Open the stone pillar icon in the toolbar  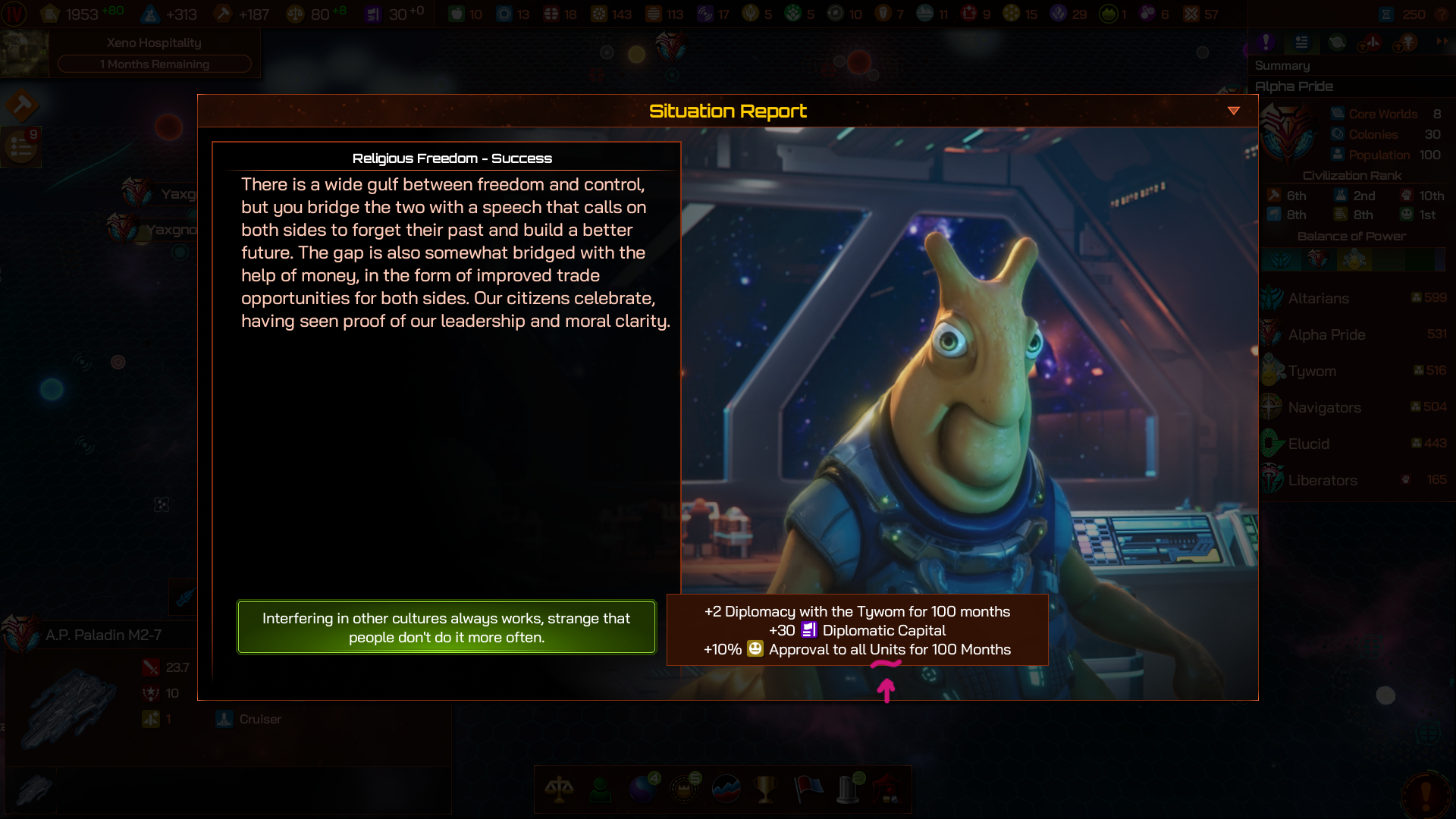point(848,789)
